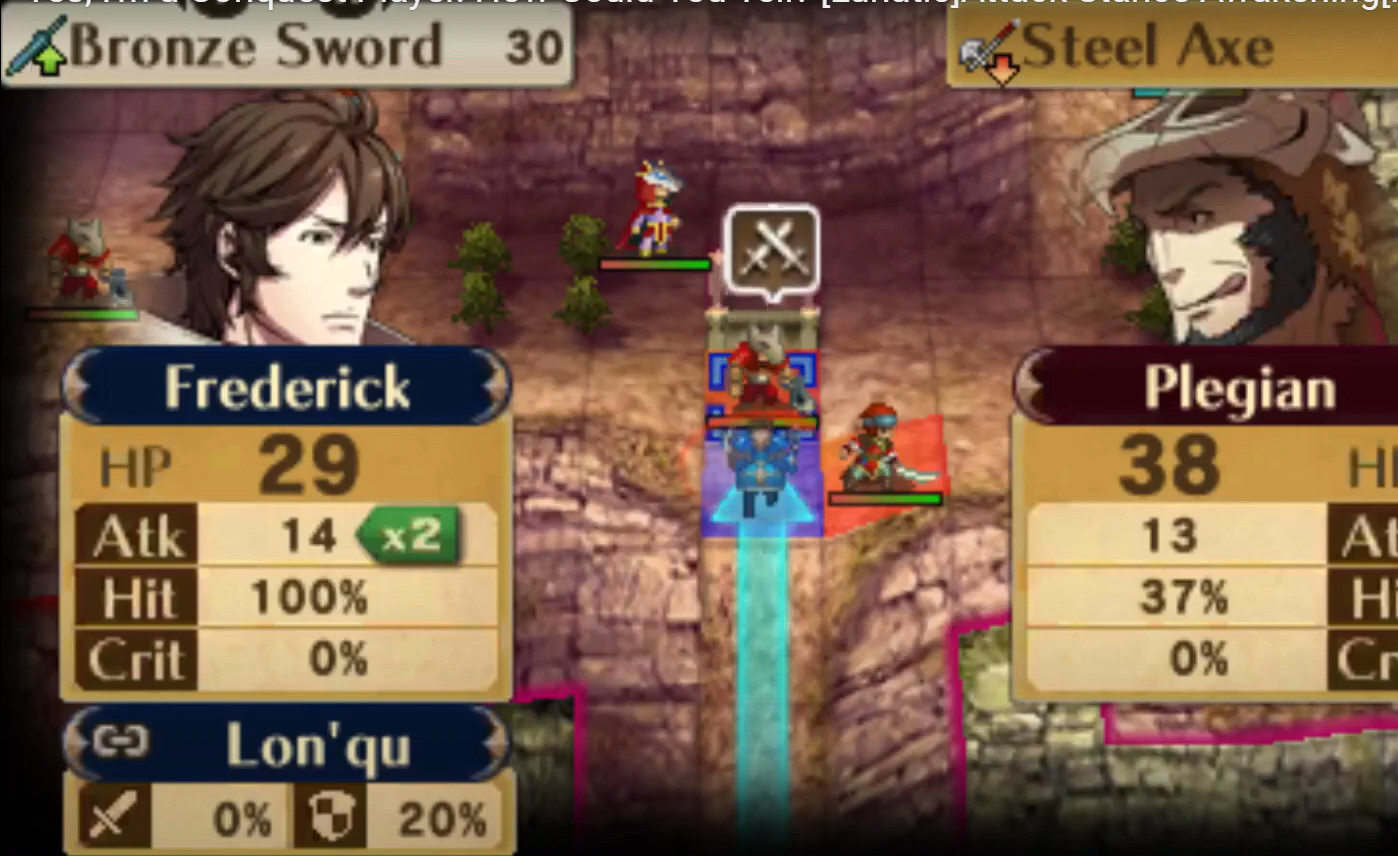Click Frederick's Crit stat row
This screenshot has width=1398, height=856.
coord(285,658)
